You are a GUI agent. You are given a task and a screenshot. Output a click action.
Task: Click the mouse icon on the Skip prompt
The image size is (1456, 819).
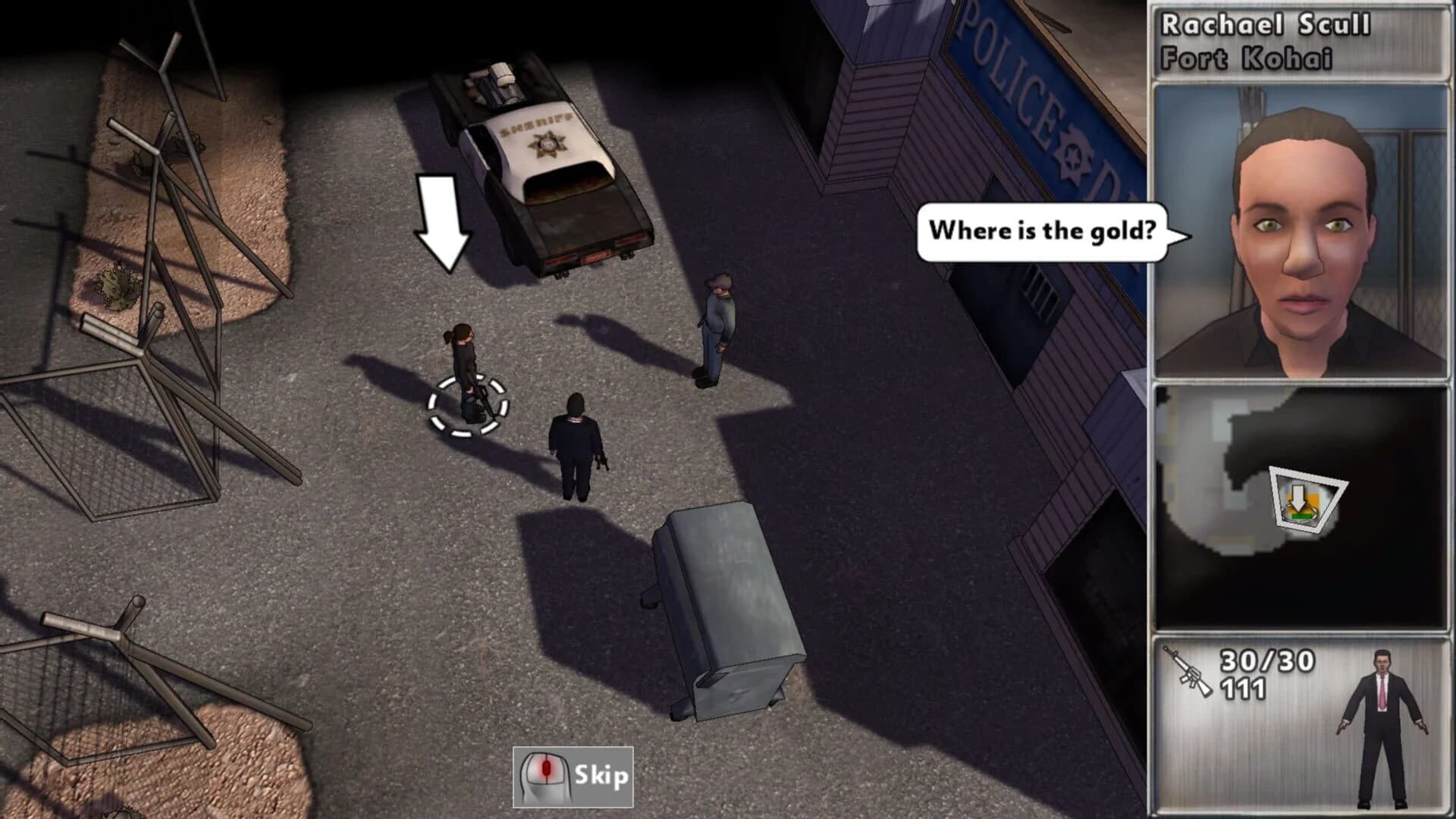(x=544, y=777)
